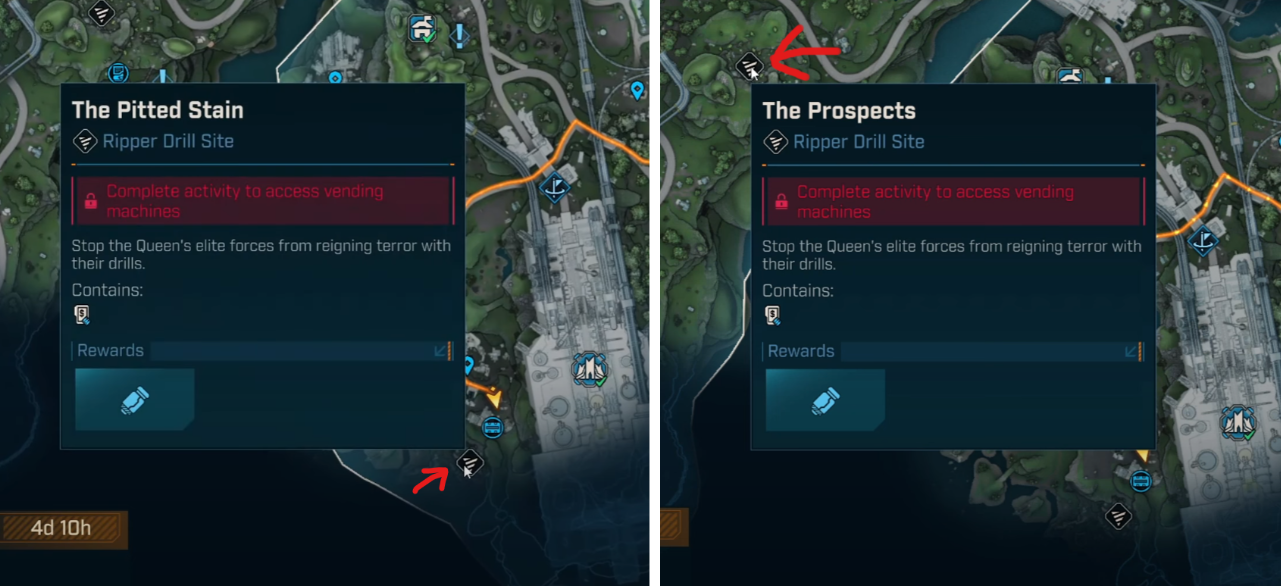The width and height of the screenshot is (1281, 586).
Task: Select the blue exclamation mark map marker
Action: (459, 37)
